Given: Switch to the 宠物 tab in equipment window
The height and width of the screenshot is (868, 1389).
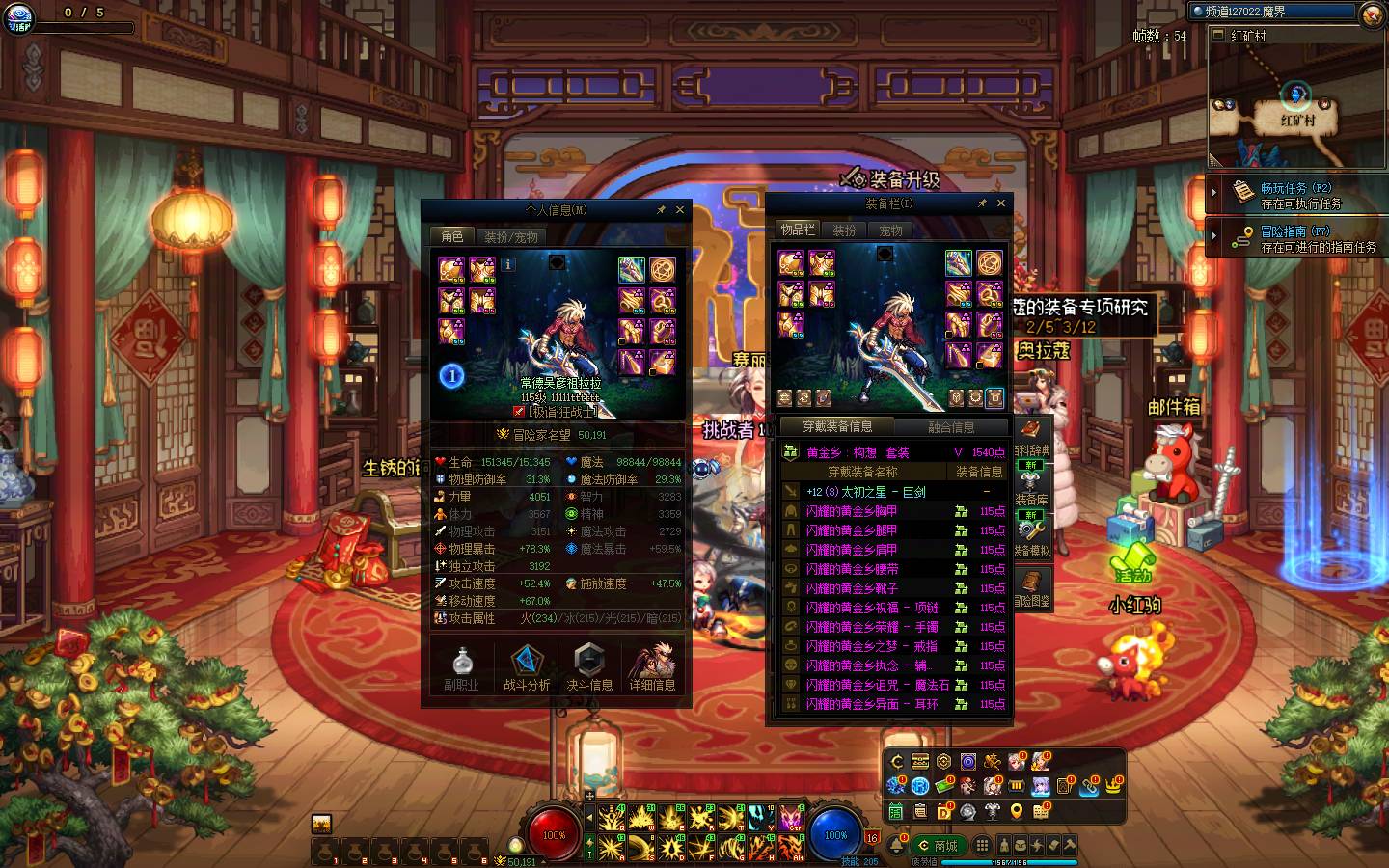Looking at the screenshot, I should pyautogui.click(x=890, y=231).
